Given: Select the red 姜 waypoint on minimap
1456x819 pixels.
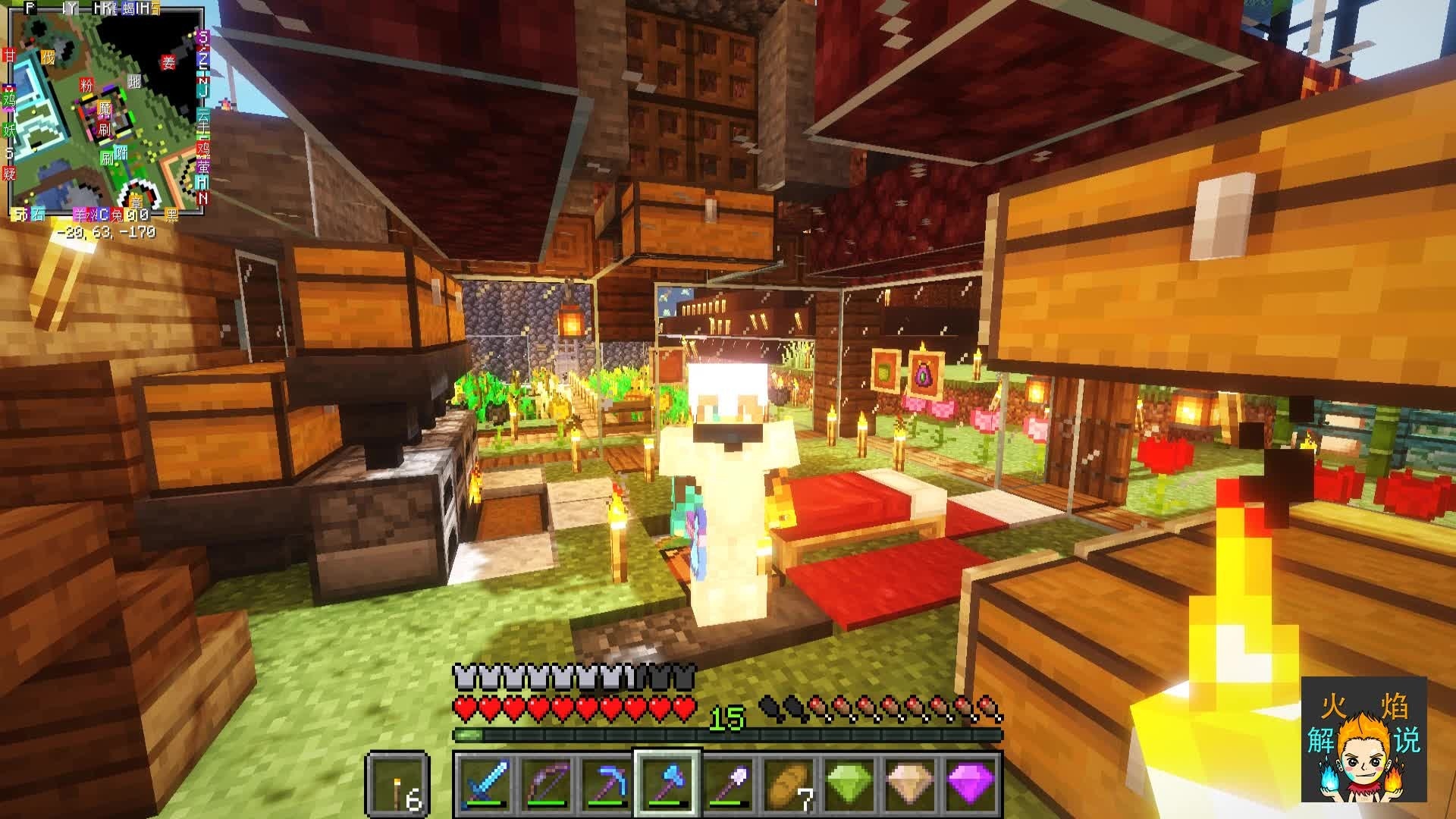Looking at the screenshot, I should (x=168, y=63).
